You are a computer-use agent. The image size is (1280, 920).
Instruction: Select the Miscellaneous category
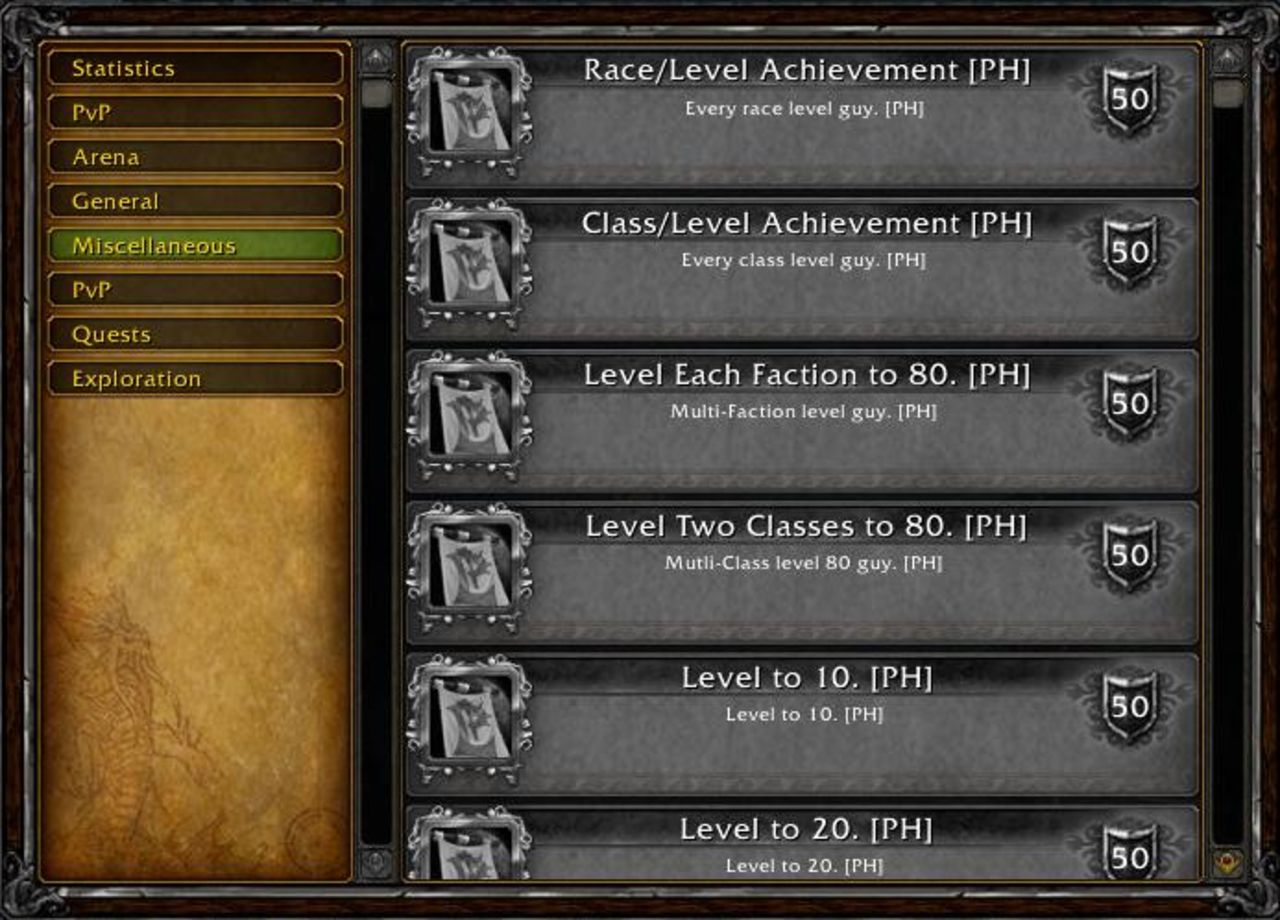coord(195,244)
